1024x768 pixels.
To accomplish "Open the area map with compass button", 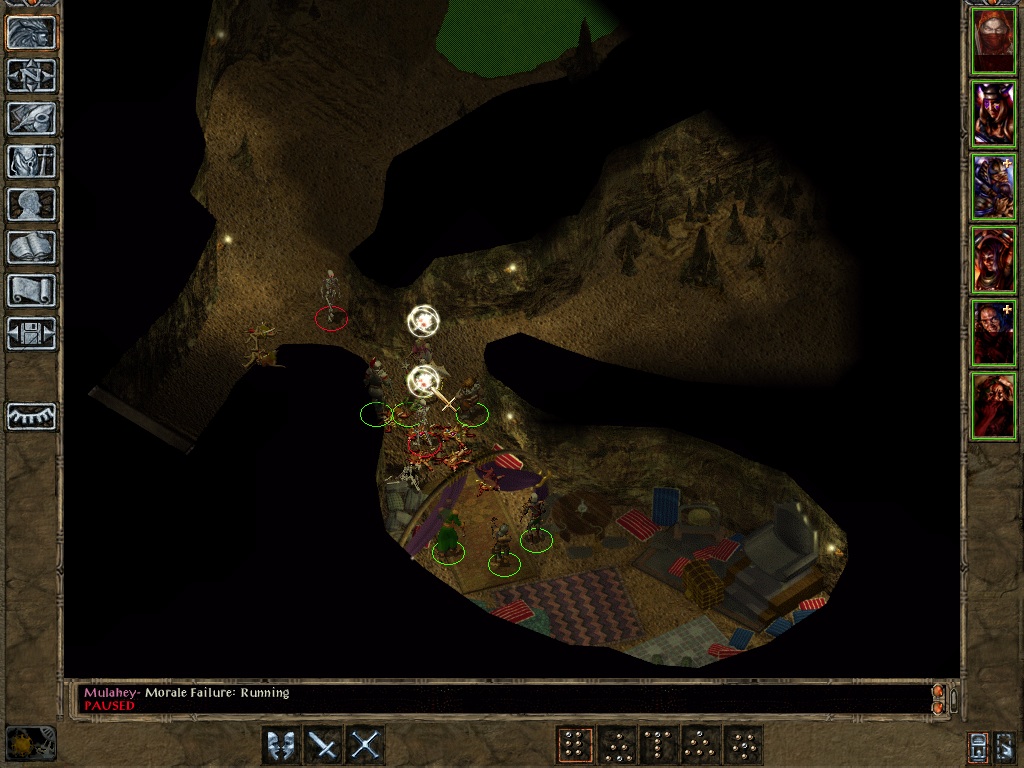I will click(32, 75).
